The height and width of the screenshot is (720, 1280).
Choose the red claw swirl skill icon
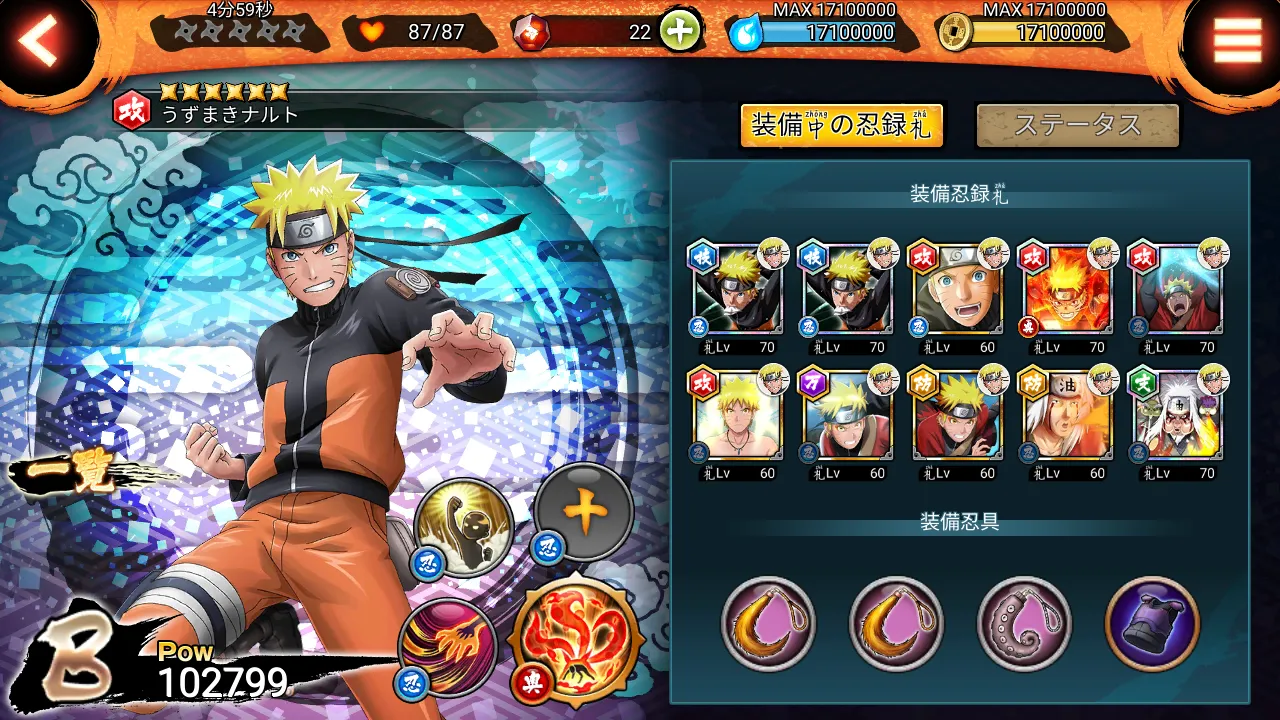(448, 646)
